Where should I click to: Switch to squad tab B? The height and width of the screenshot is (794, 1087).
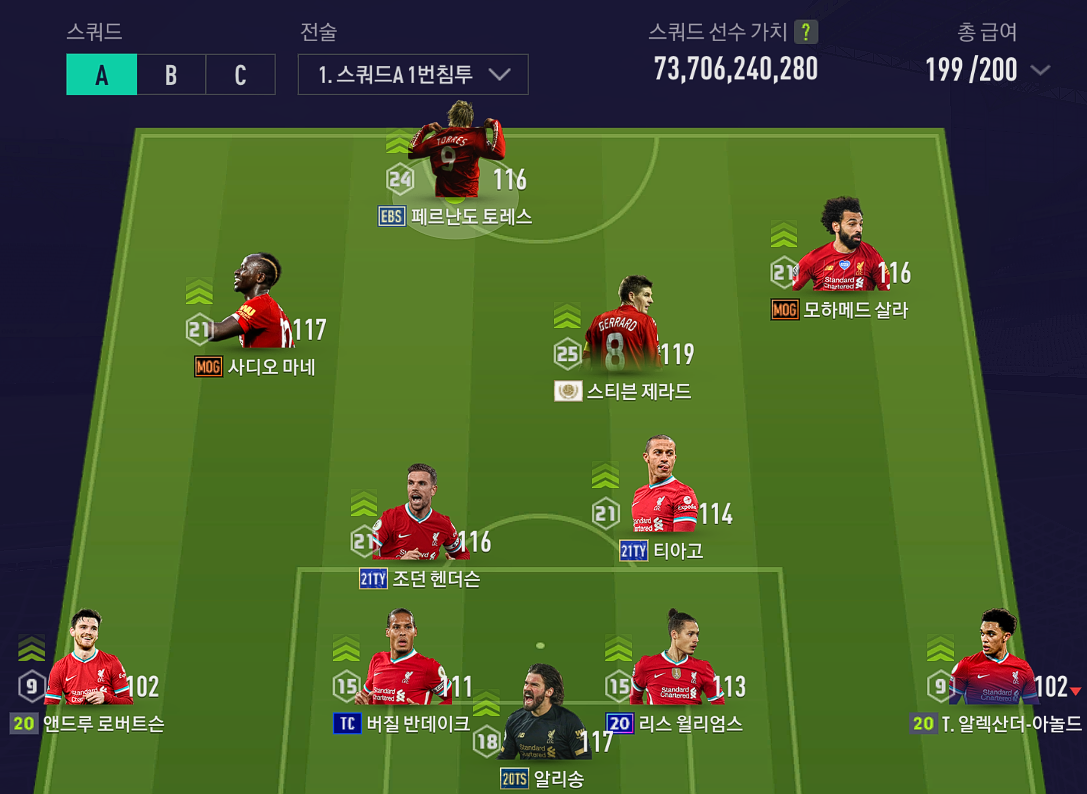pos(171,75)
